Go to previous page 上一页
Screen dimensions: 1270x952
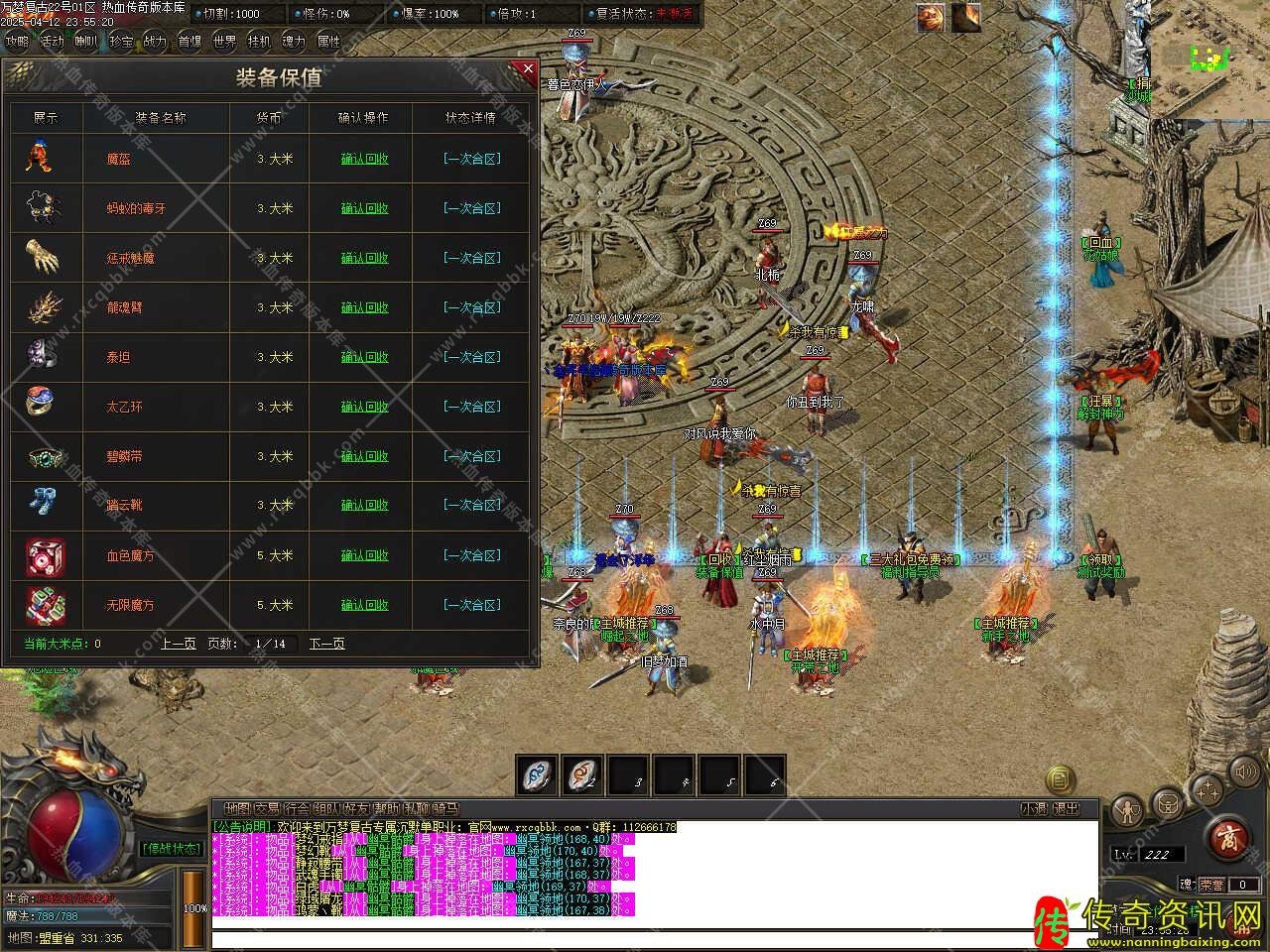click(x=179, y=644)
